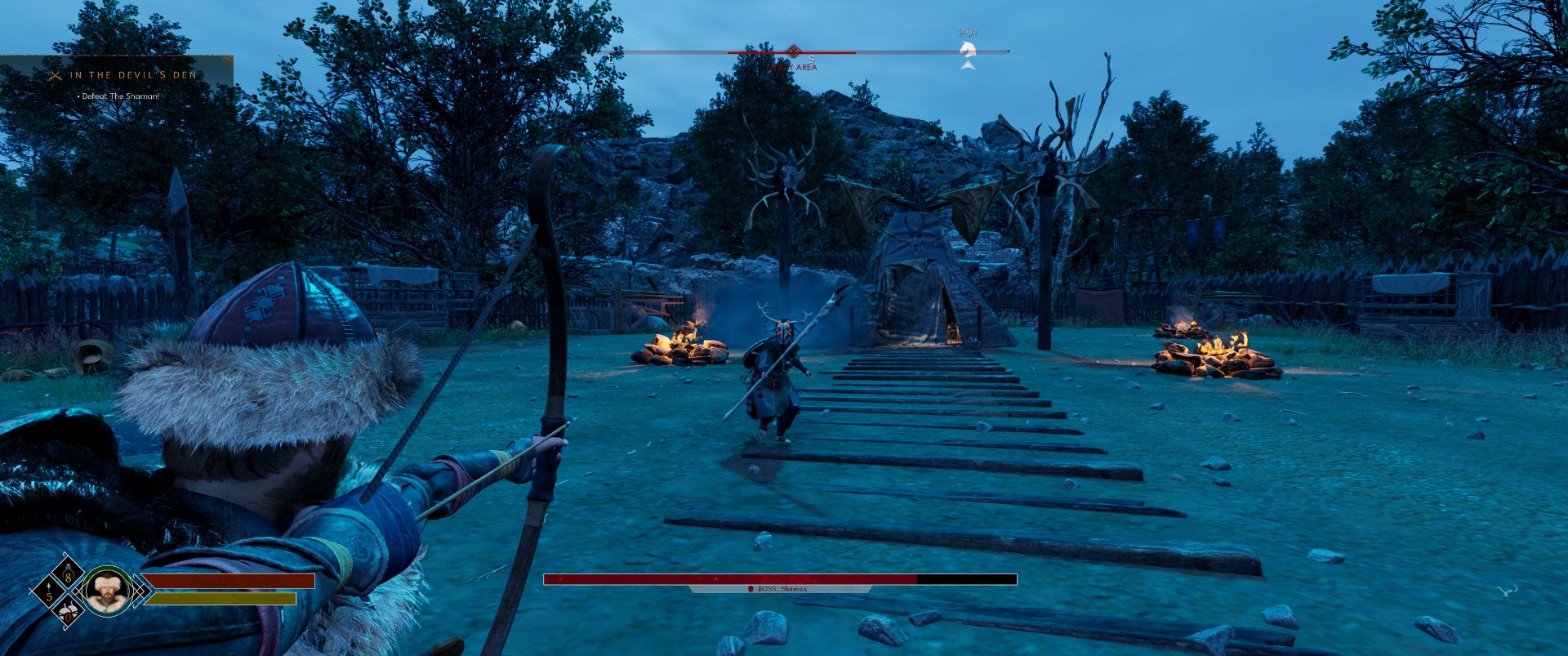Image resolution: width=1568 pixels, height=656 pixels.
Task: Click the white horse marker on compass
Action: click(x=968, y=51)
